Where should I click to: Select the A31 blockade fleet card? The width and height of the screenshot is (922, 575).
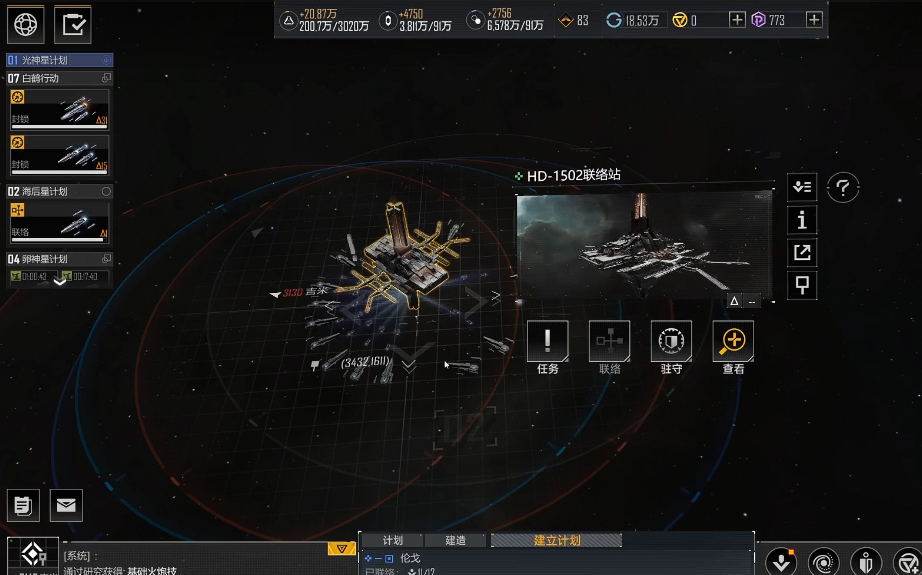tap(60, 109)
